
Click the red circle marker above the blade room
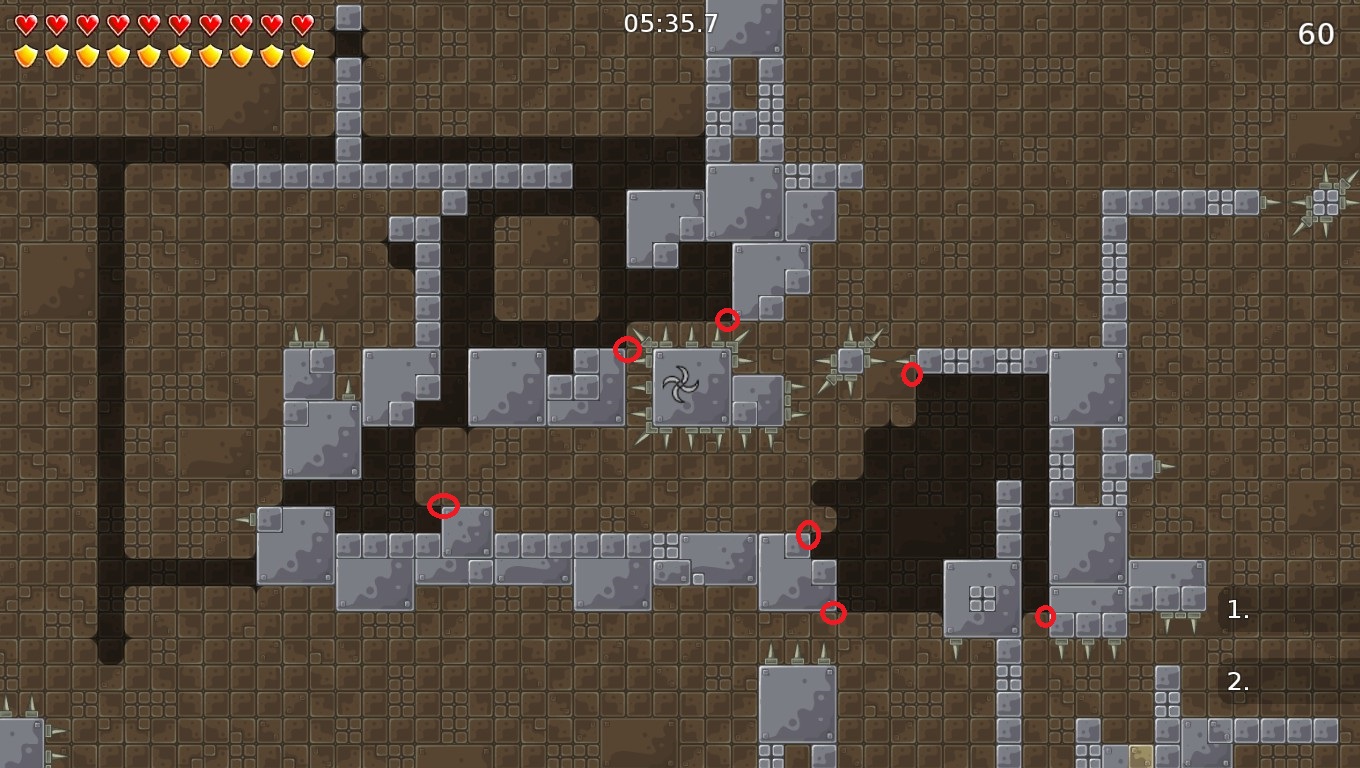[727, 320]
